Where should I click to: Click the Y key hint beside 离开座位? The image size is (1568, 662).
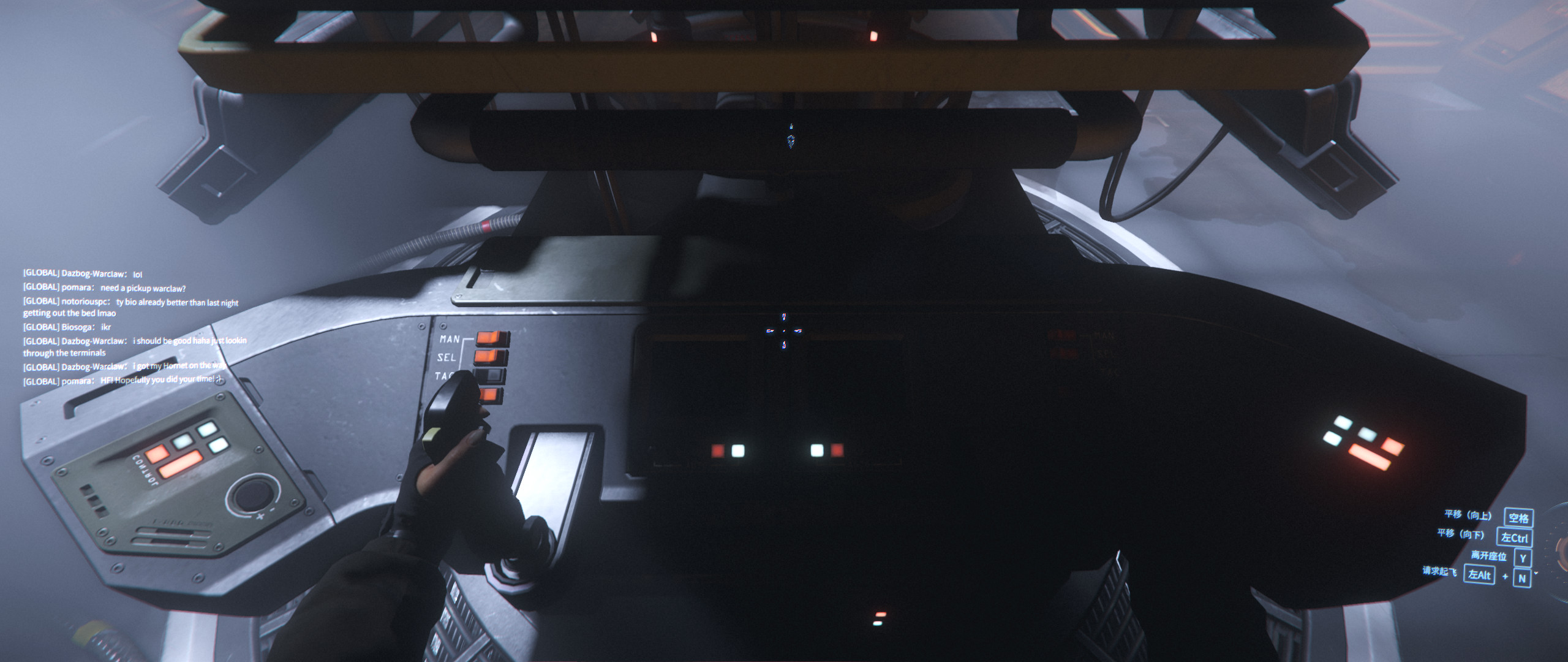click(1524, 557)
